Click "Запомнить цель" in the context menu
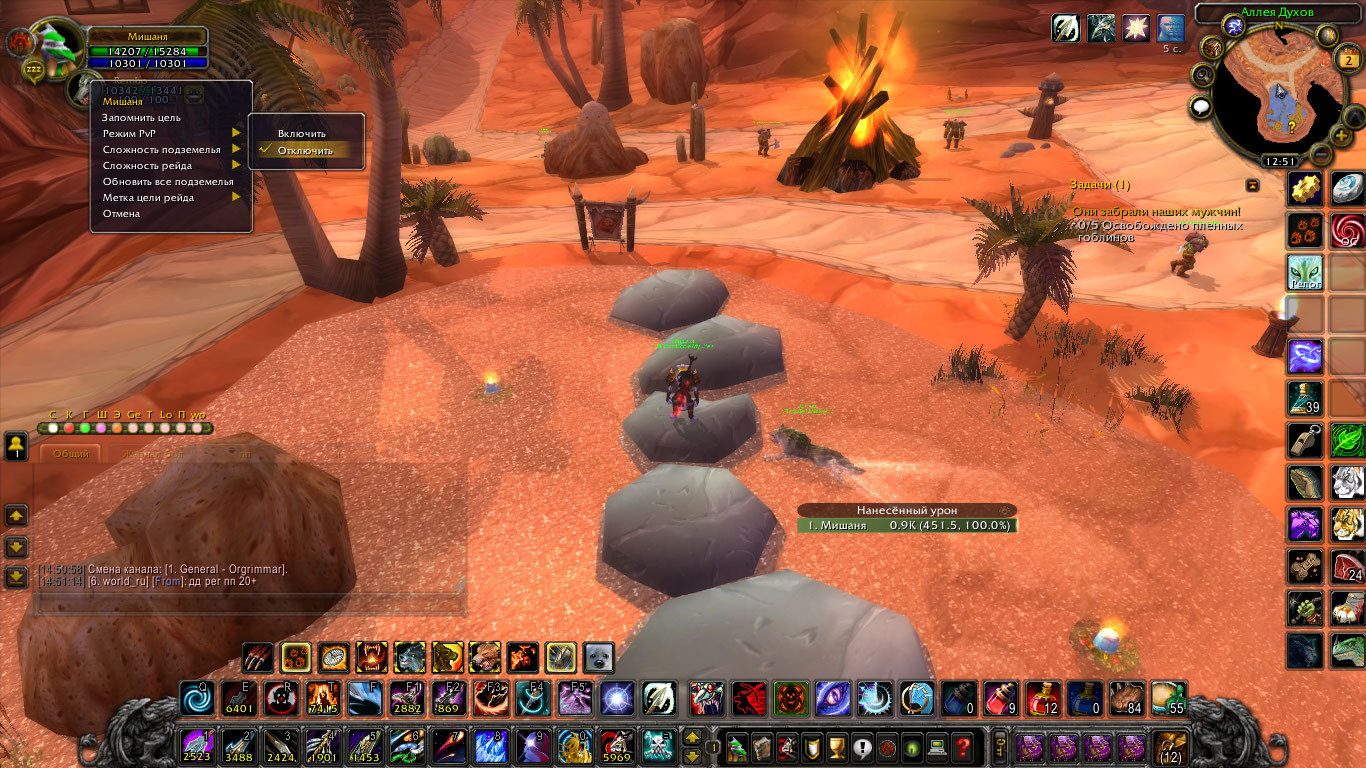Viewport: 1366px width, 768px height. (x=141, y=117)
